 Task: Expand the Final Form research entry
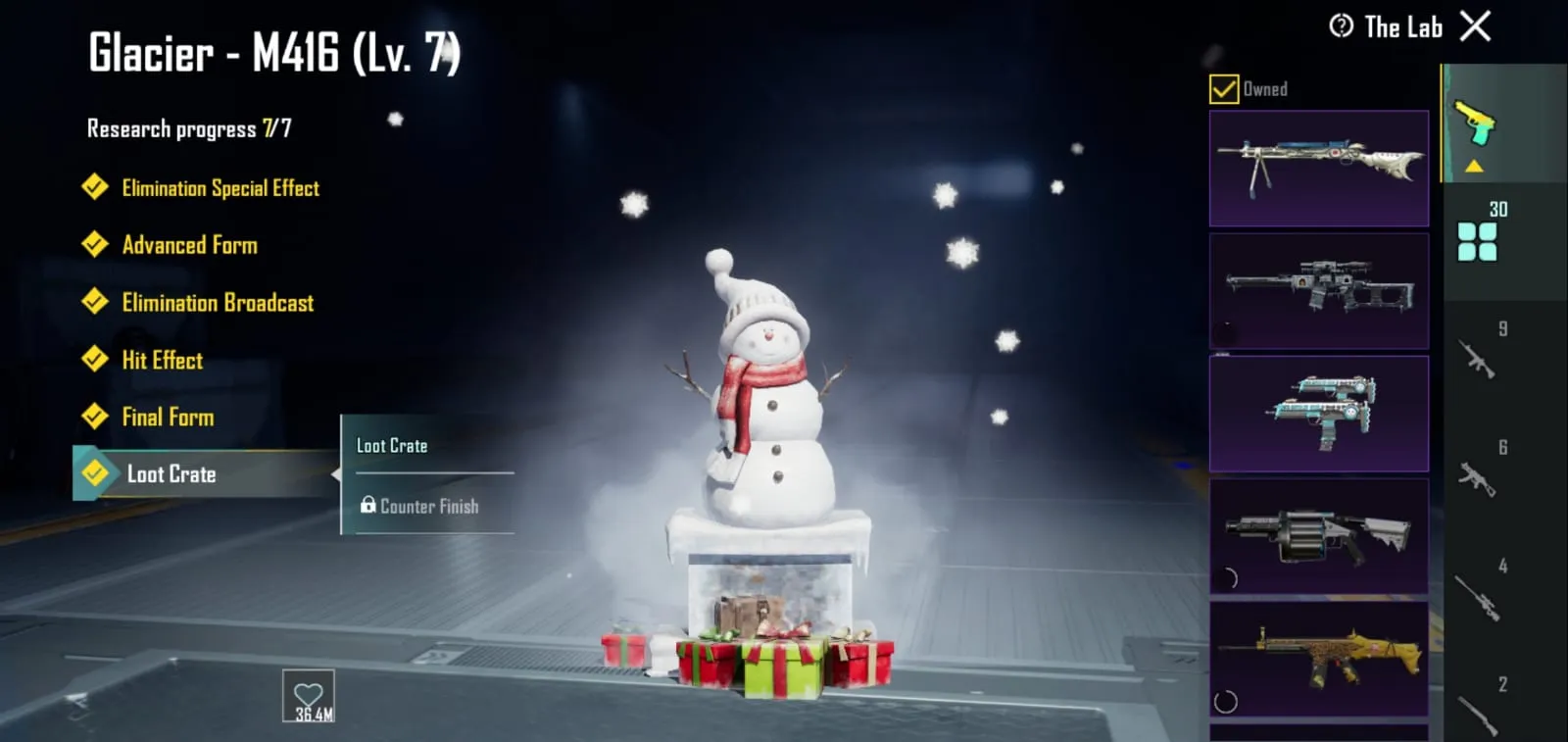coord(169,418)
